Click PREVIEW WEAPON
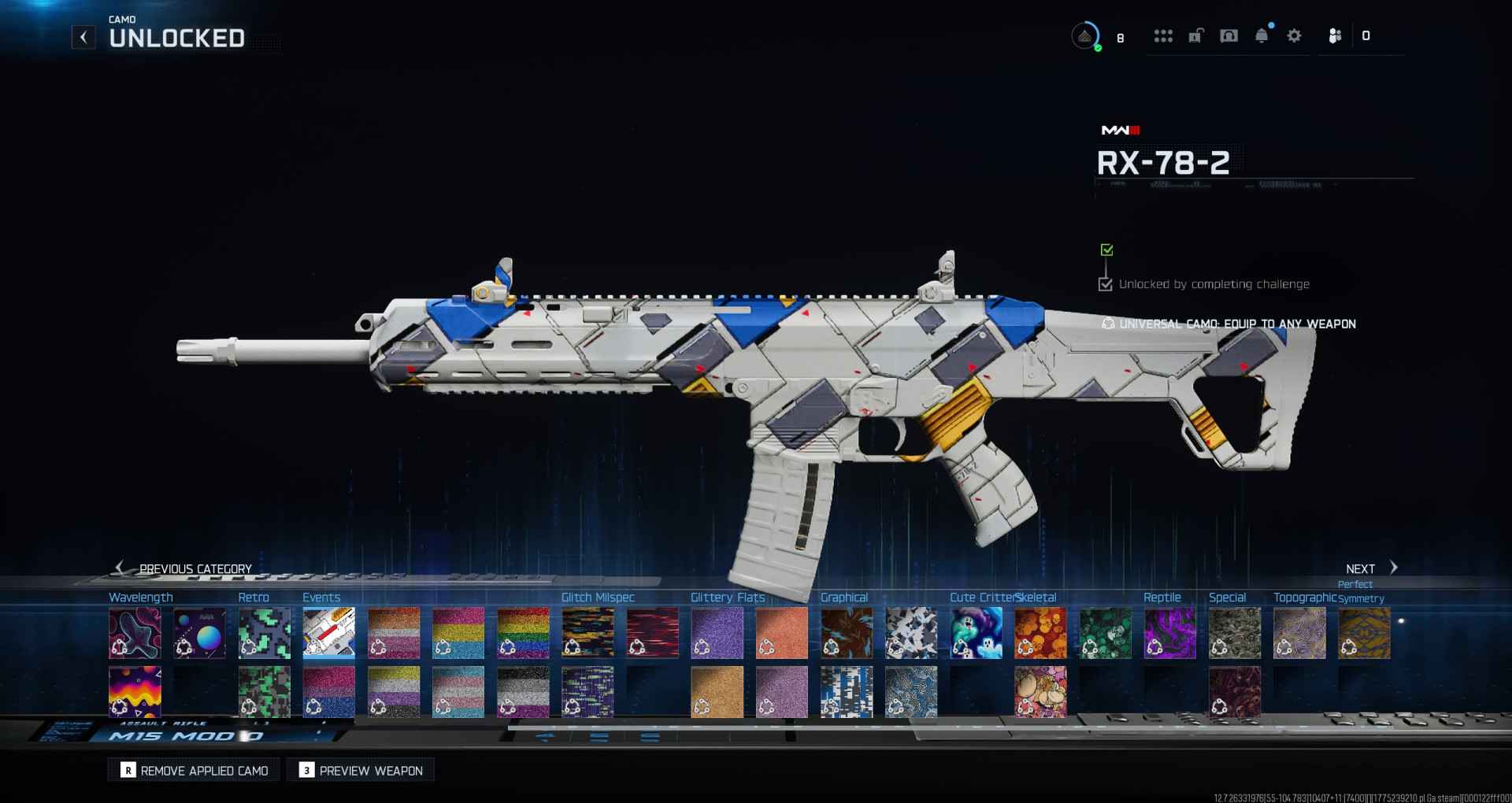Image resolution: width=1512 pixels, height=803 pixels. pos(360,770)
